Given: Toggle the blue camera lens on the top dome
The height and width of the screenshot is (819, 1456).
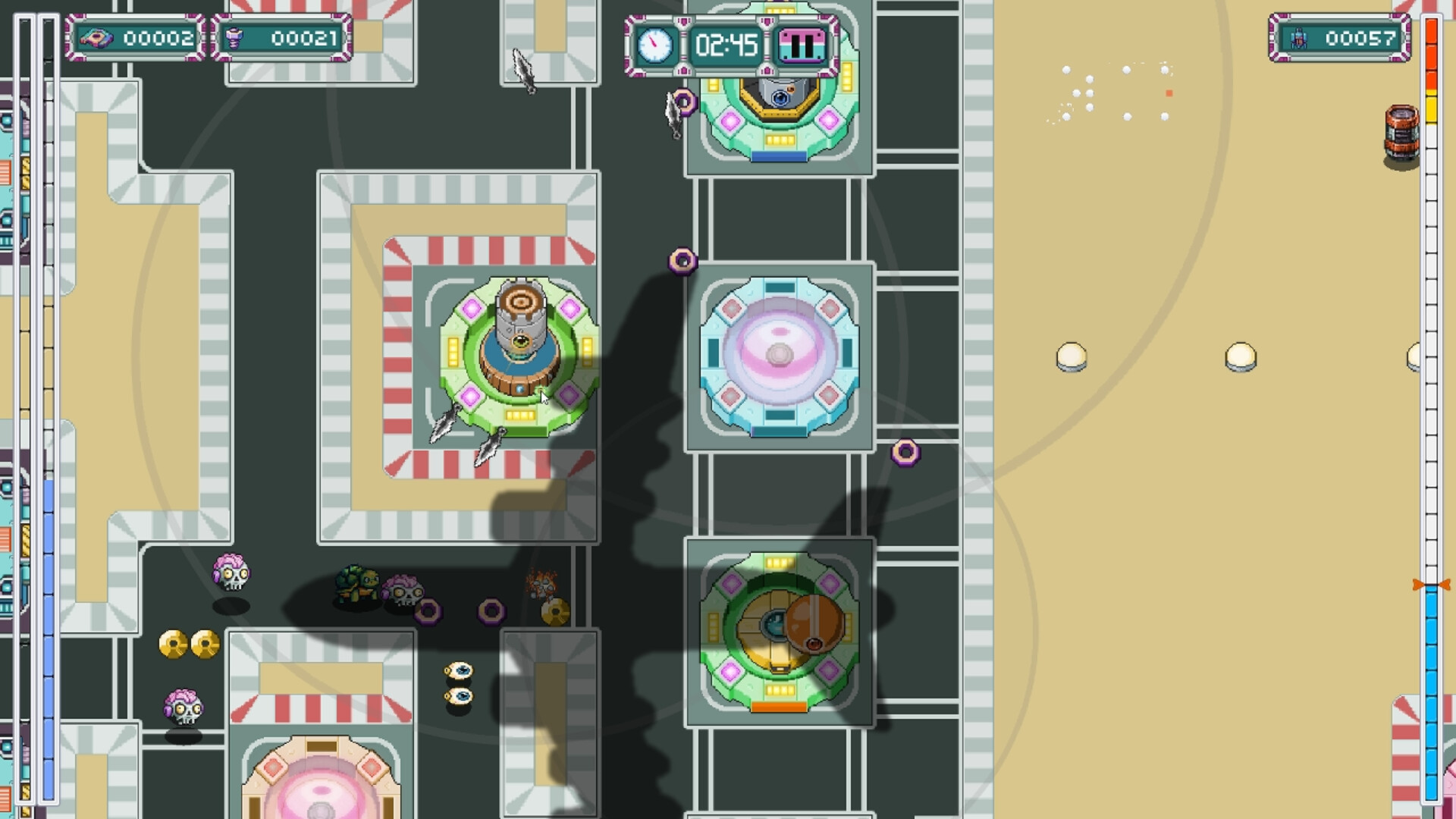Looking at the screenshot, I should (x=780, y=97).
